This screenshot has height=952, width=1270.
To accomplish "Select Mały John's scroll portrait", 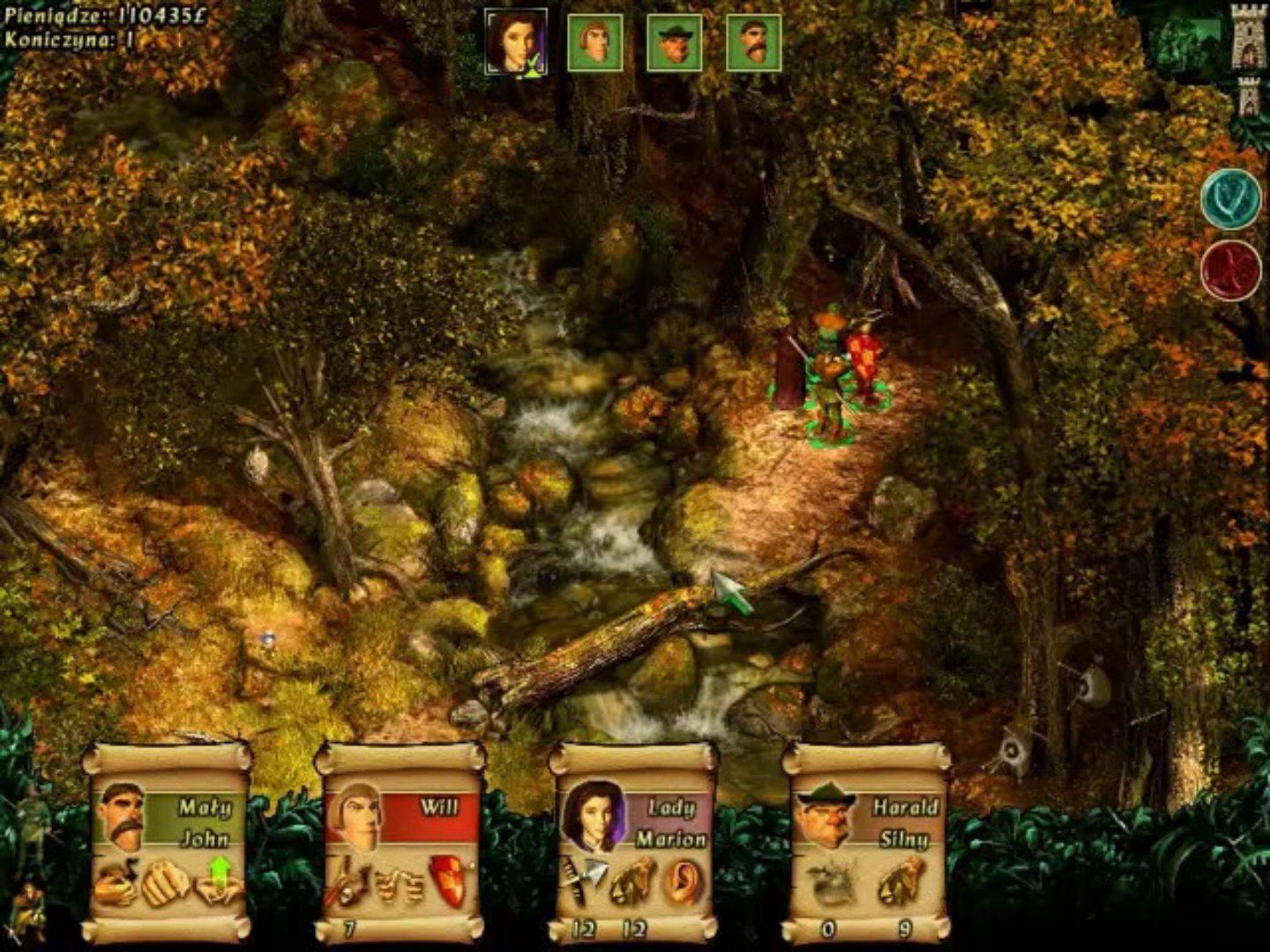I will [123, 815].
